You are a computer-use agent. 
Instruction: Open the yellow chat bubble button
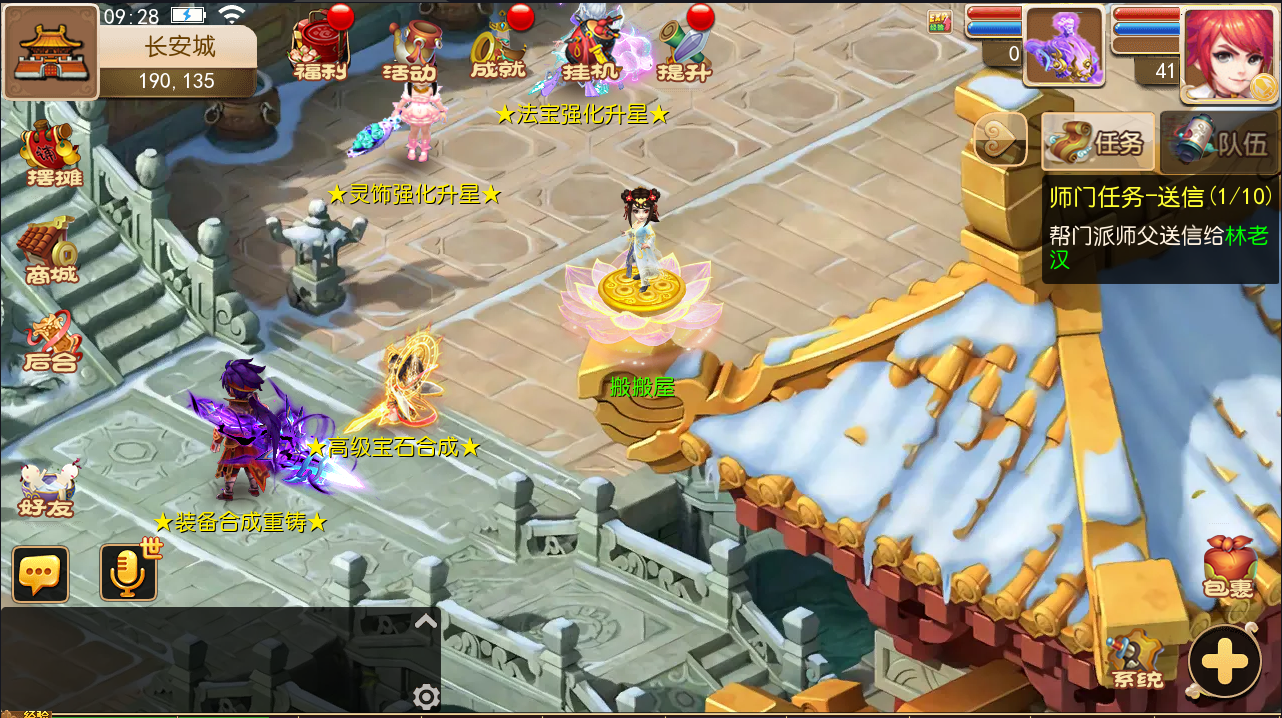41,574
